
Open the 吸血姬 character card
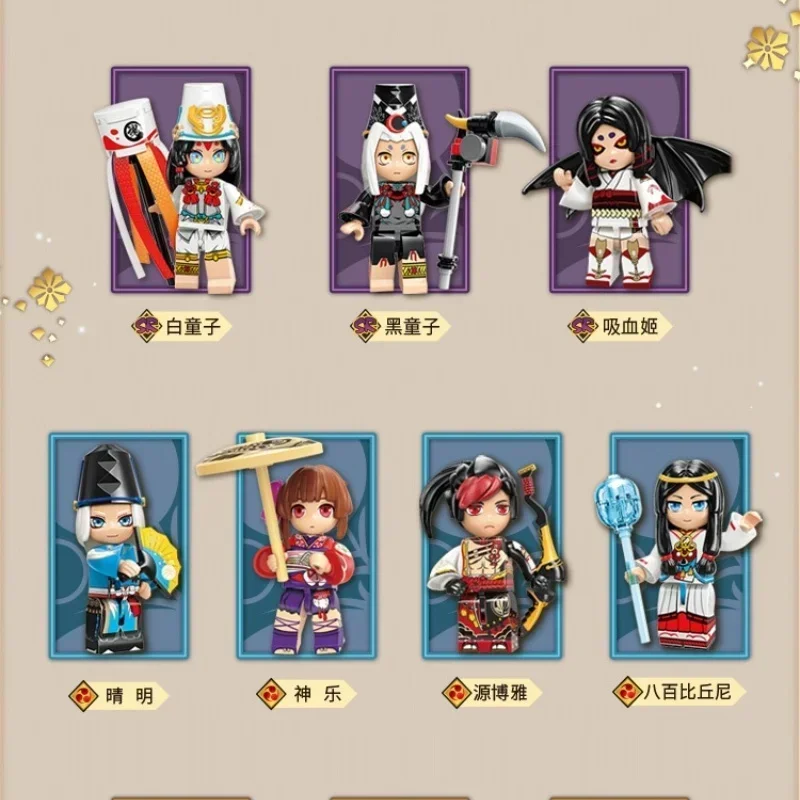pos(619,180)
